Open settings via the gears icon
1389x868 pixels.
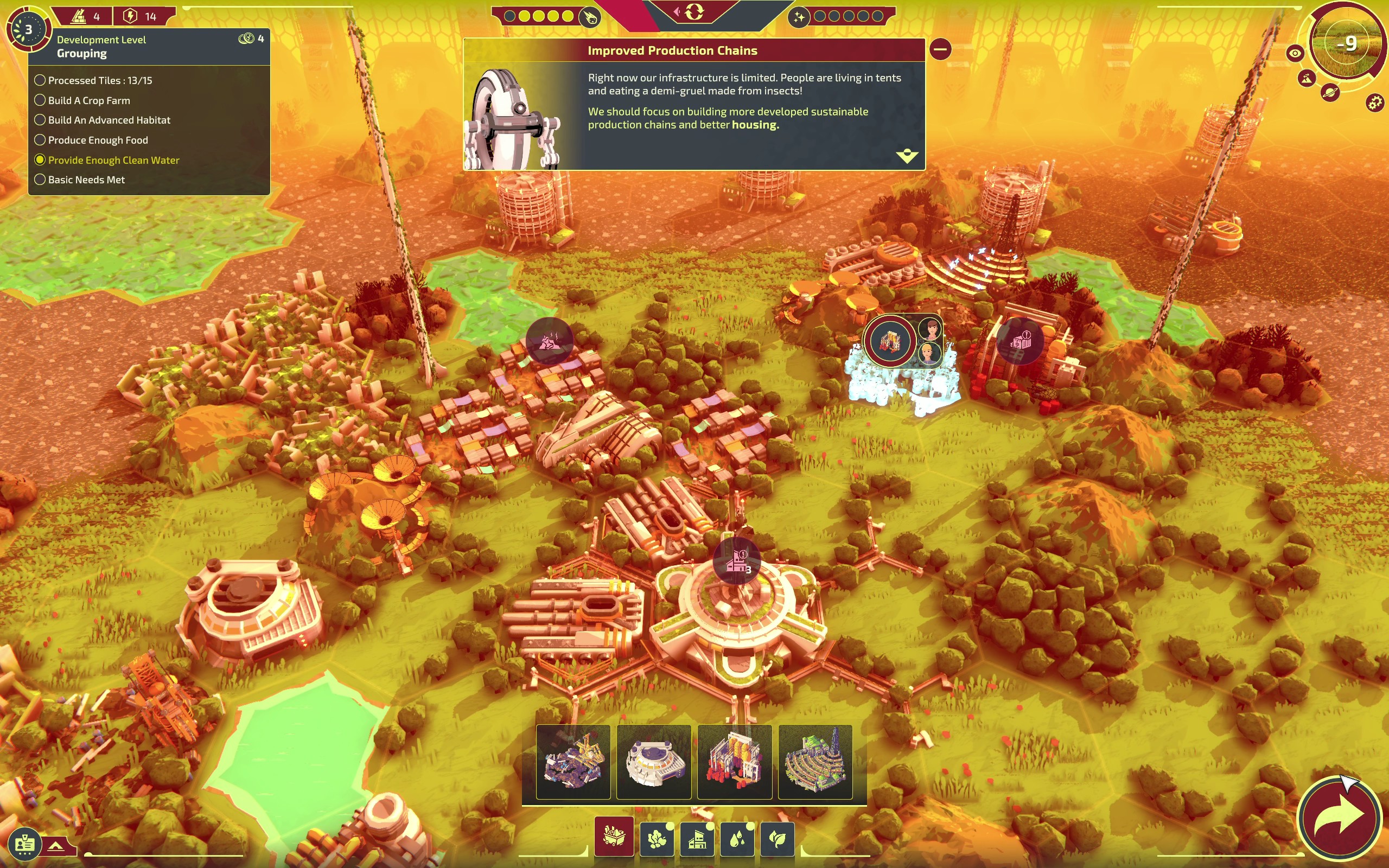click(x=1375, y=103)
